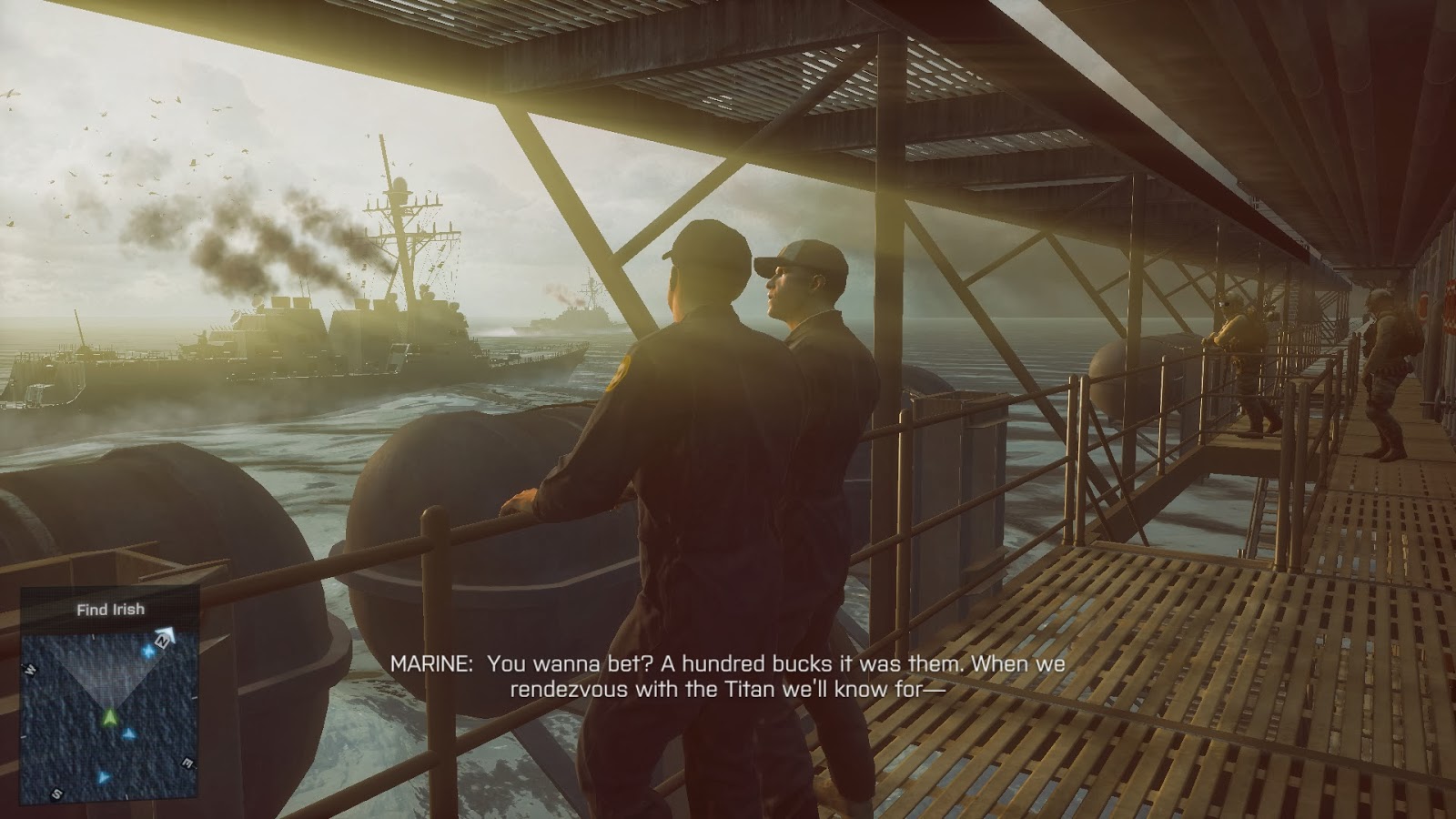Click the N compass marker on minimap
The width and height of the screenshot is (1456, 819).
point(162,642)
